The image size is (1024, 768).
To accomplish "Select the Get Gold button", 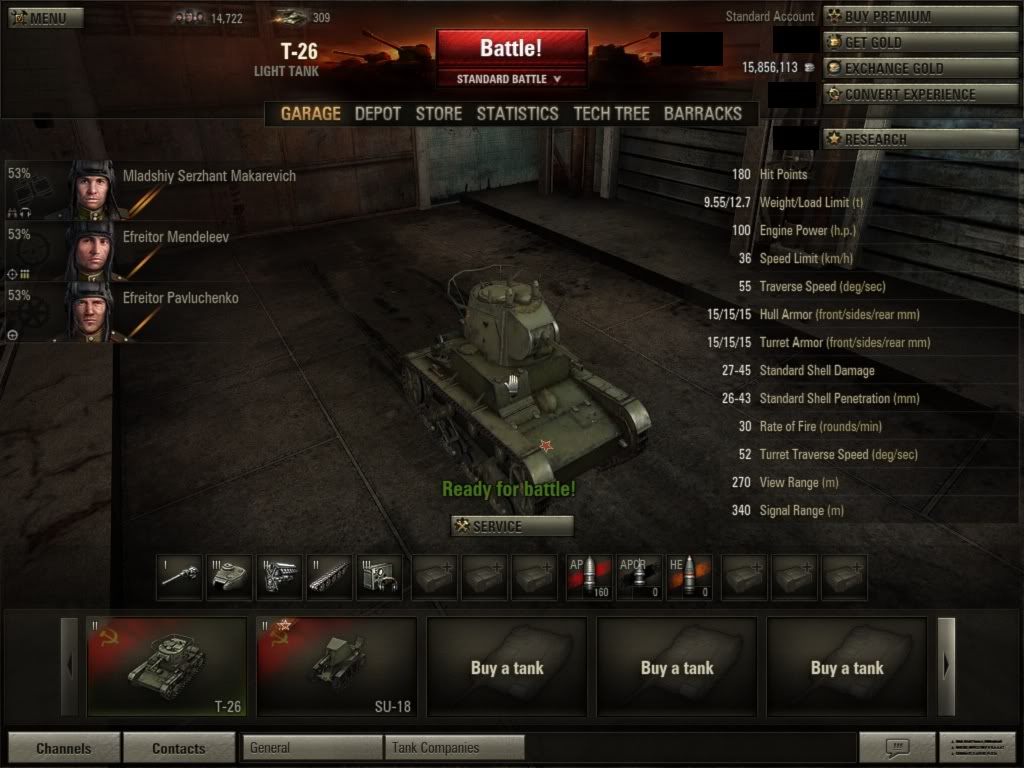I will click(x=921, y=42).
